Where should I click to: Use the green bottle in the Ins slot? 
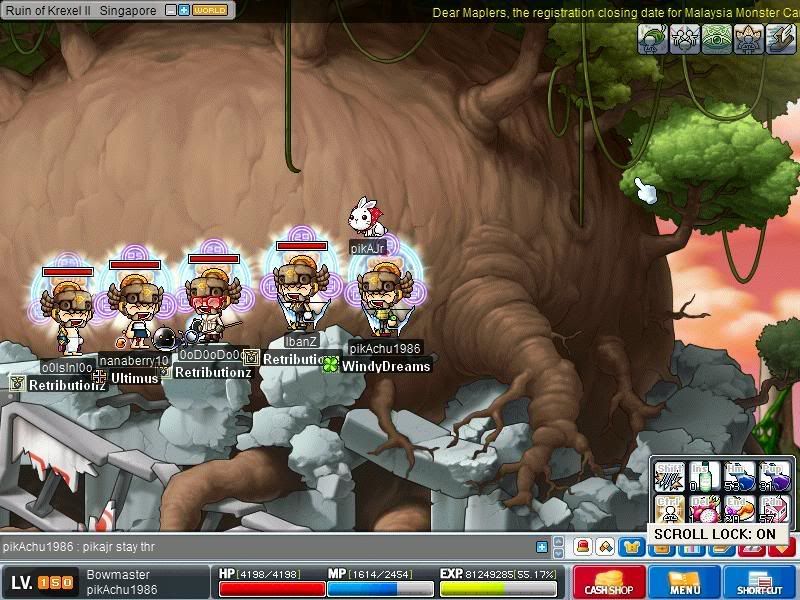(x=705, y=477)
